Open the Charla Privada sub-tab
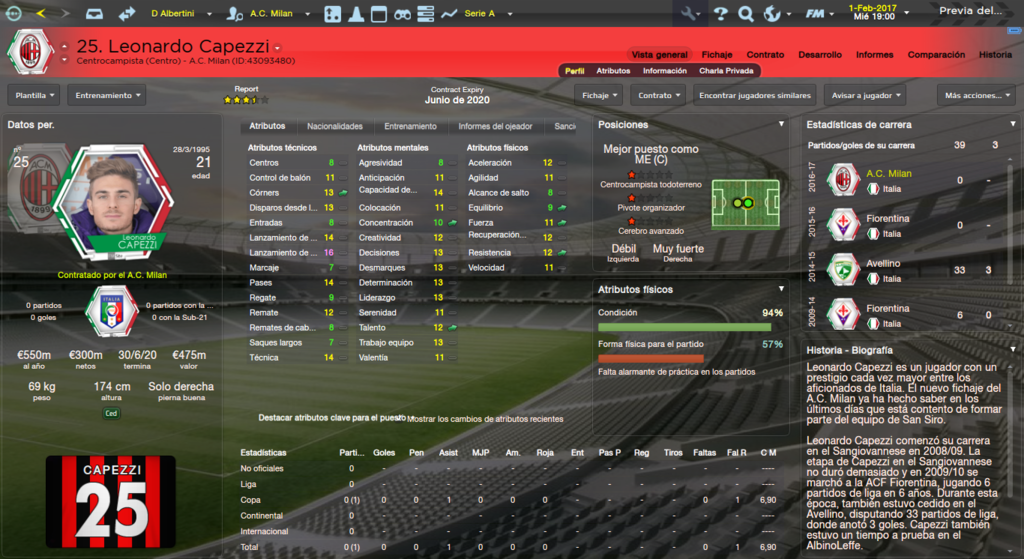Image resolution: width=1024 pixels, height=559 pixels. coord(727,71)
